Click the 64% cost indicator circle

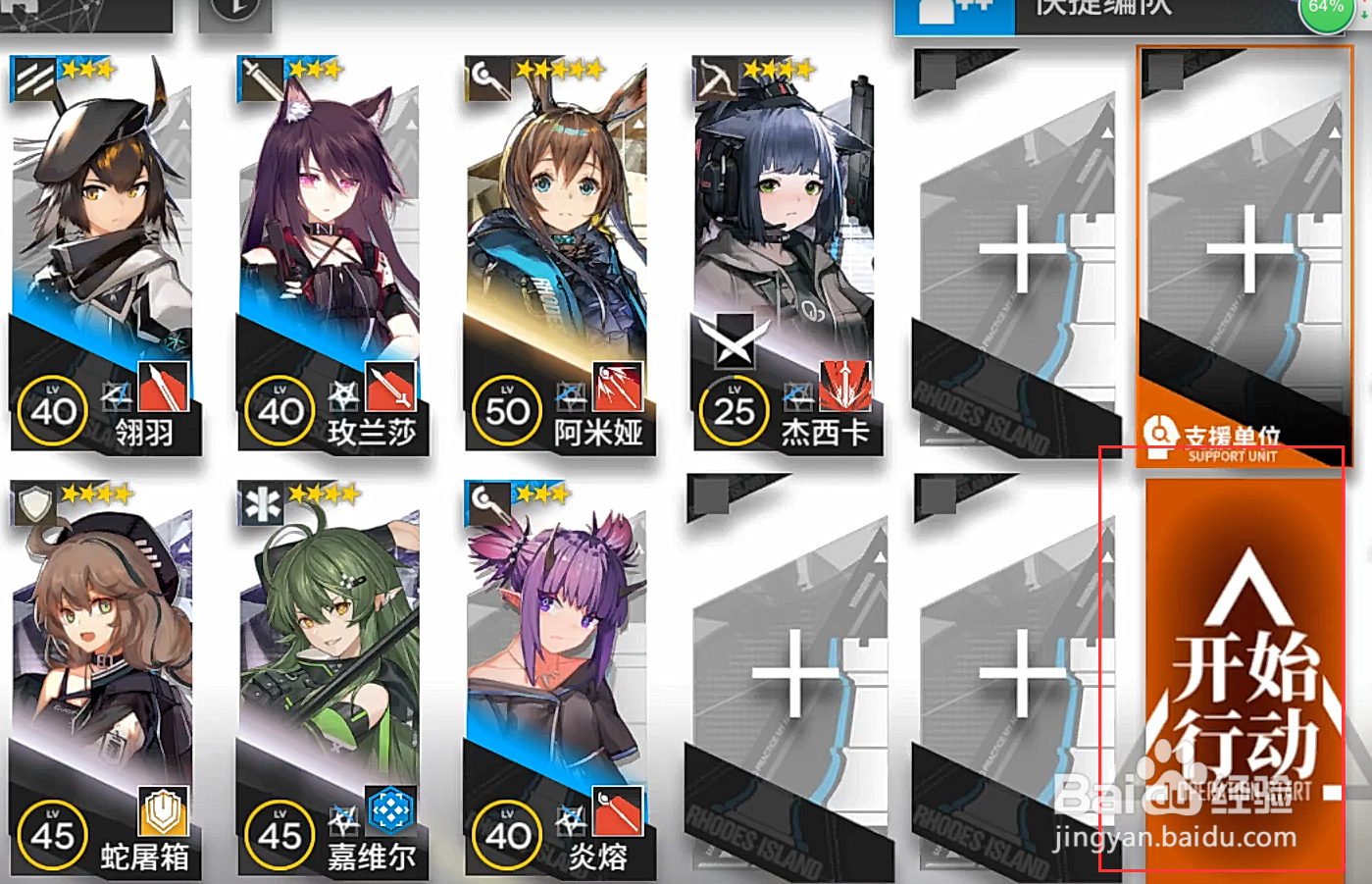1326,12
